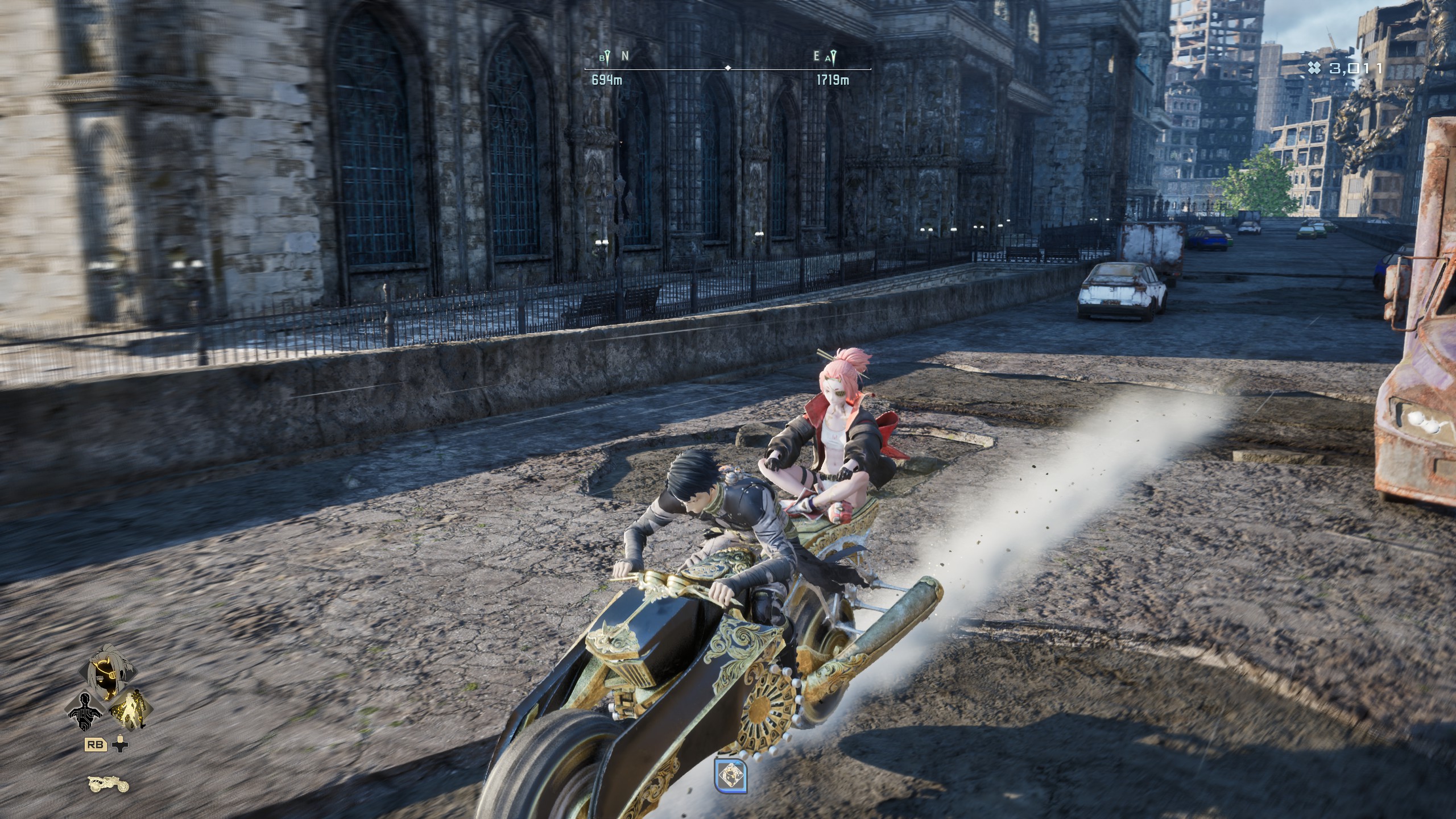This screenshot has width=1456, height=819.
Task: Click the golden vehicle icon
Action: pyautogui.click(x=108, y=784)
